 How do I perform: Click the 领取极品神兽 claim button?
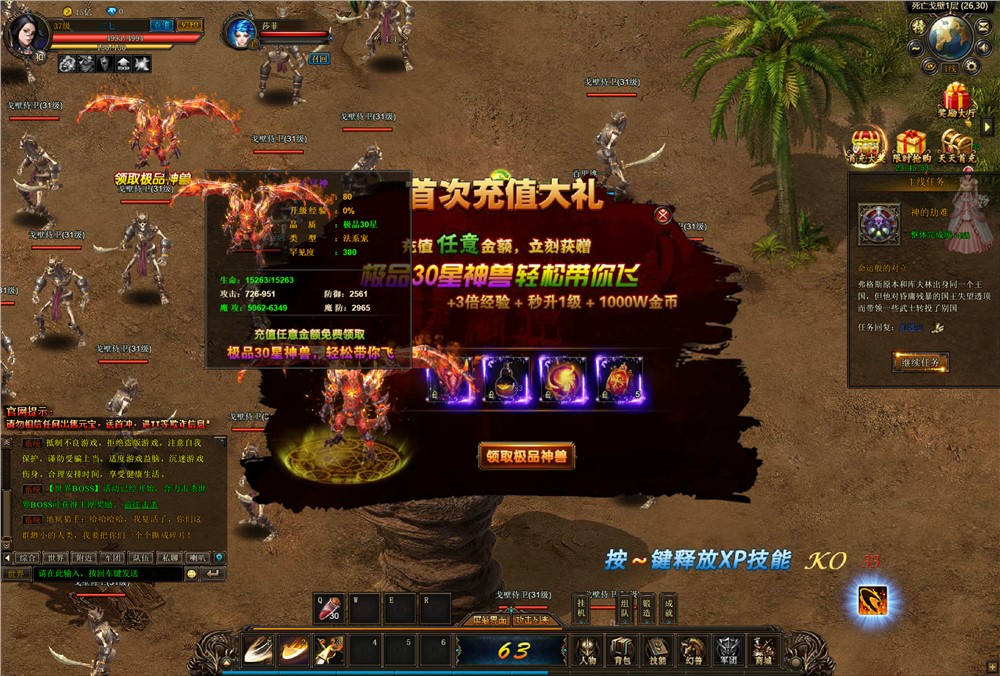[526, 456]
